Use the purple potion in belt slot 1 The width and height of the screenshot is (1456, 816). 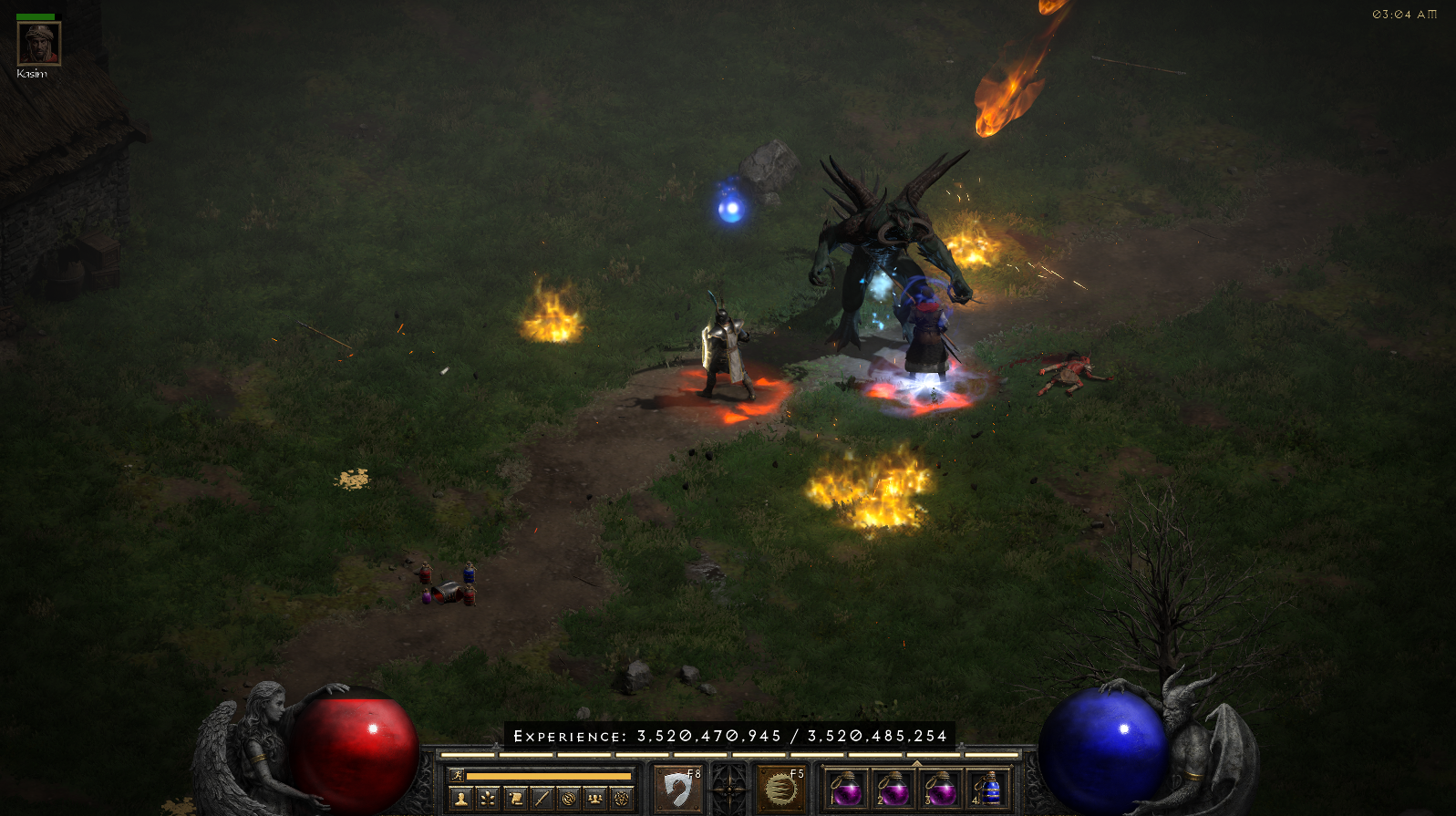[847, 789]
